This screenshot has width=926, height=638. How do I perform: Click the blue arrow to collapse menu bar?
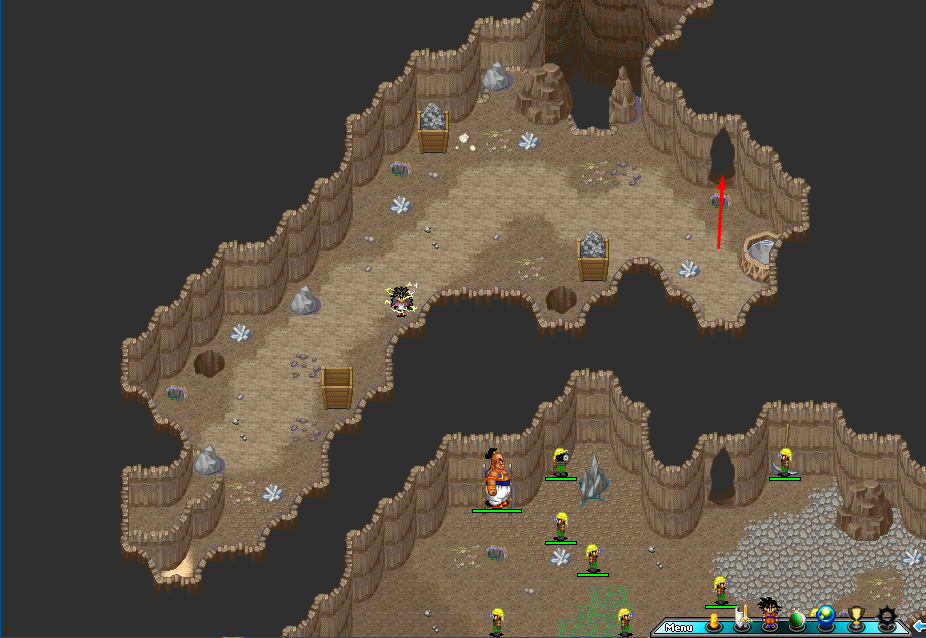(x=918, y=626)
